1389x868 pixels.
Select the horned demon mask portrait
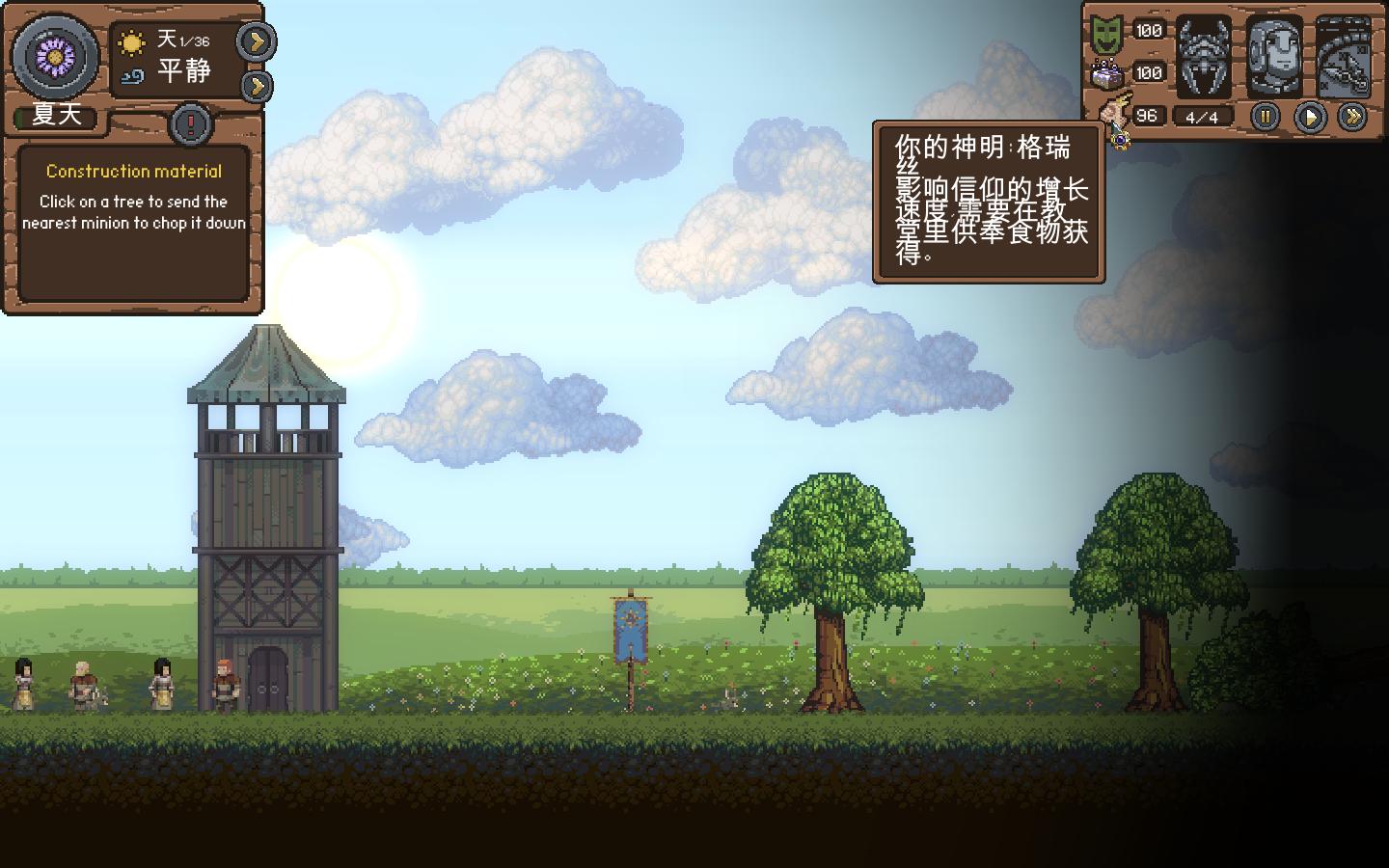point(1204,57)
